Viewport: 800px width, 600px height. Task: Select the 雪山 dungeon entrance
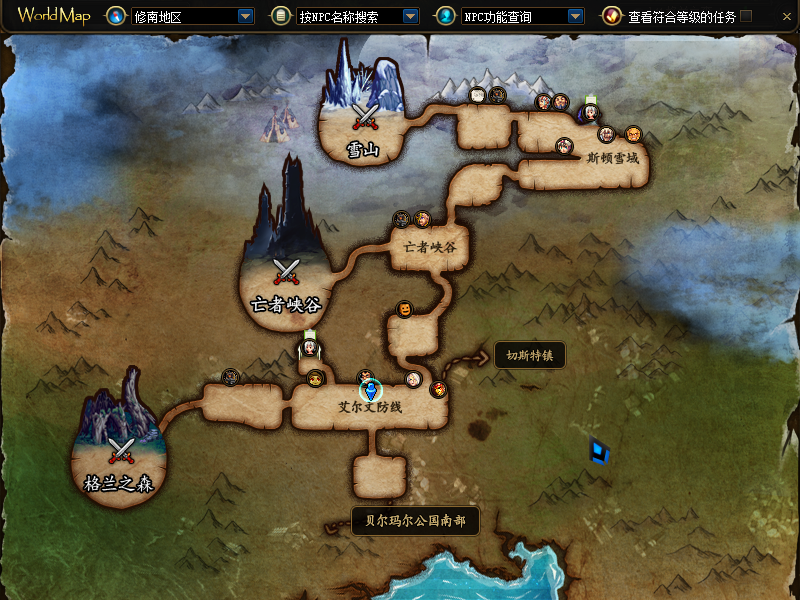363,118
